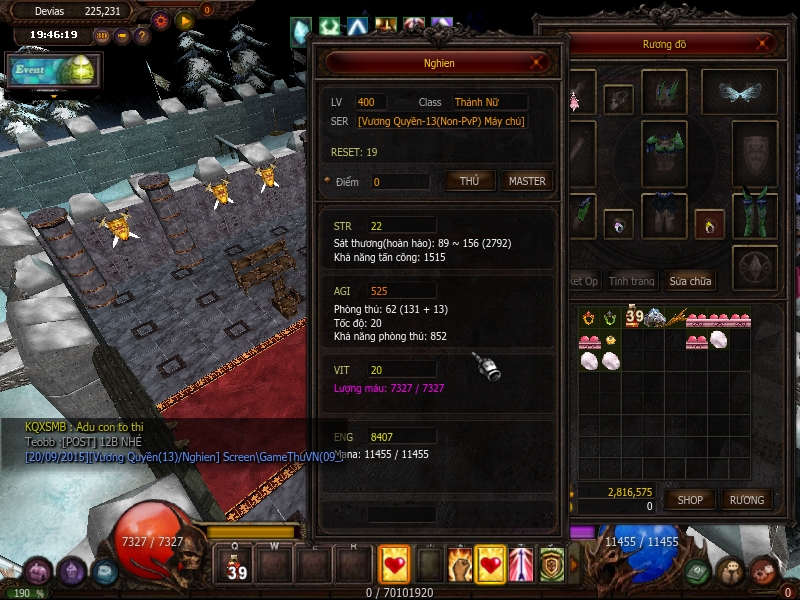
Task: Open the RƯƠNG storage button
Action: pos(746,499)
